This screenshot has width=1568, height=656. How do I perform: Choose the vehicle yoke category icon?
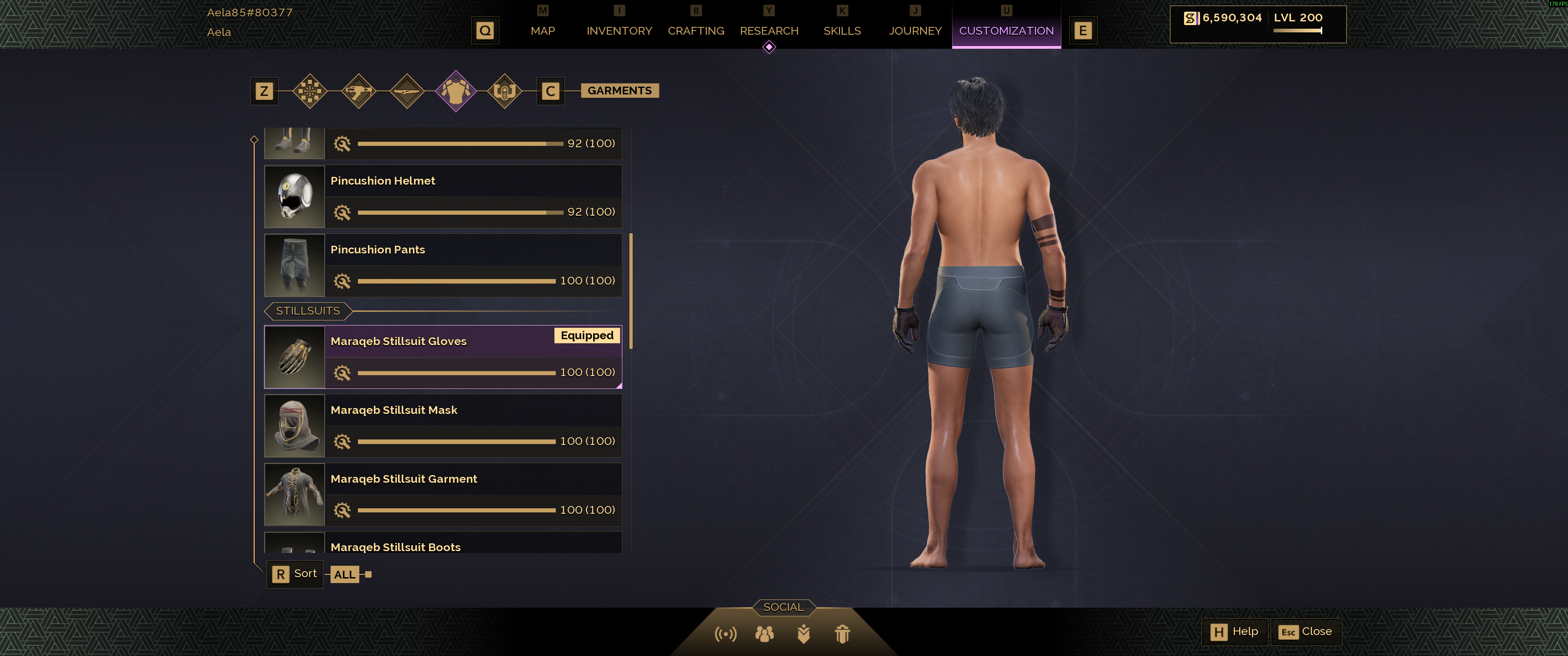pyautogui.click(x=504, y=91)
